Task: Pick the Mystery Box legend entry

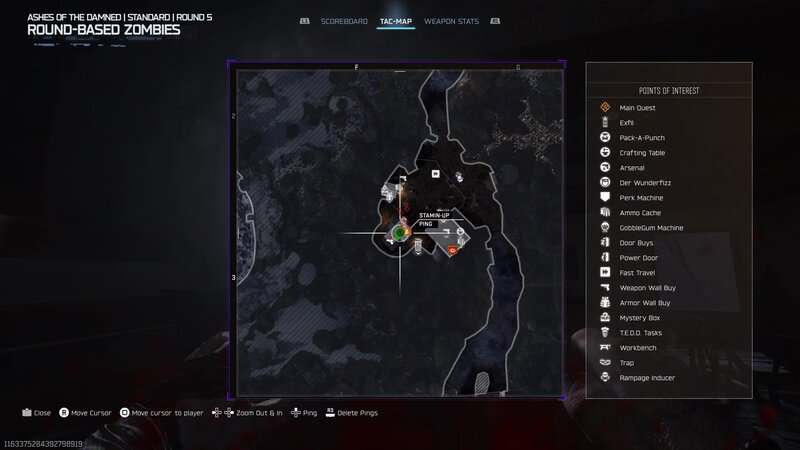Action: (x=639, y=318)
